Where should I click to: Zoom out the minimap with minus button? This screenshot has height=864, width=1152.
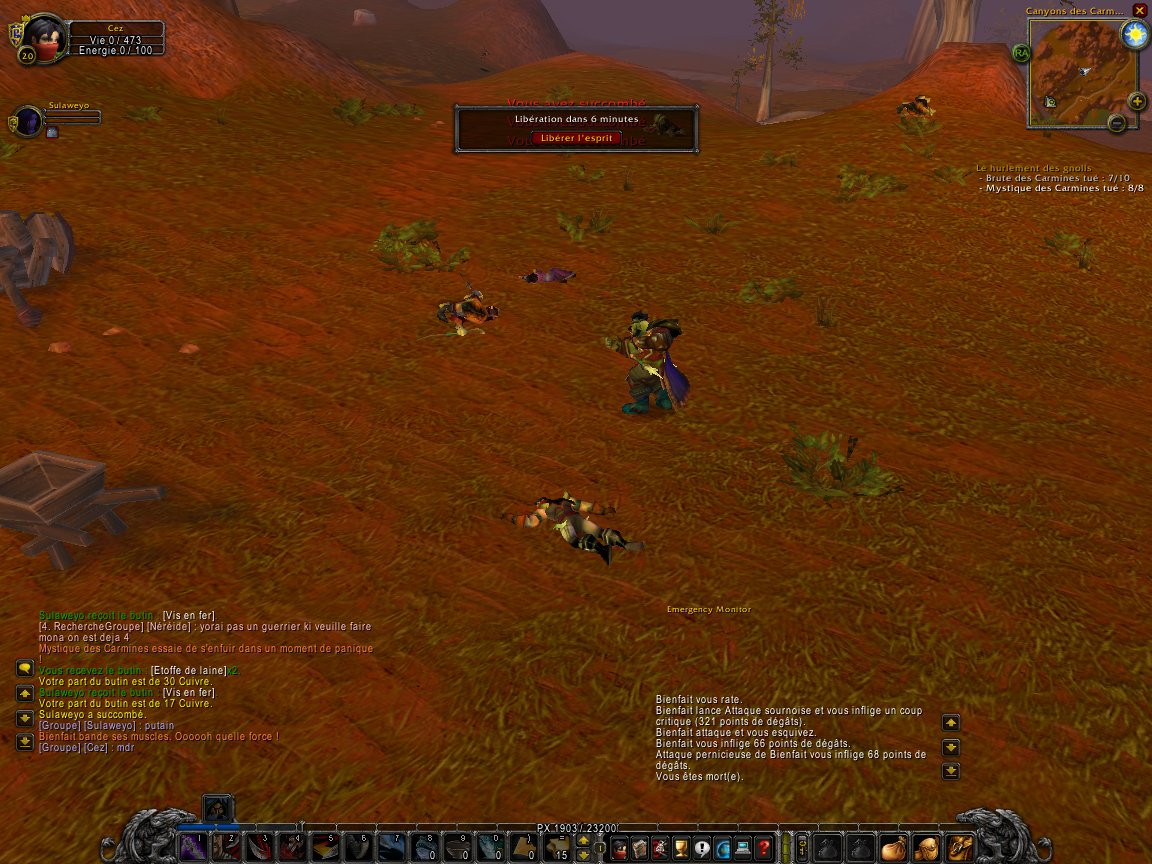(x=1117, y=123)
